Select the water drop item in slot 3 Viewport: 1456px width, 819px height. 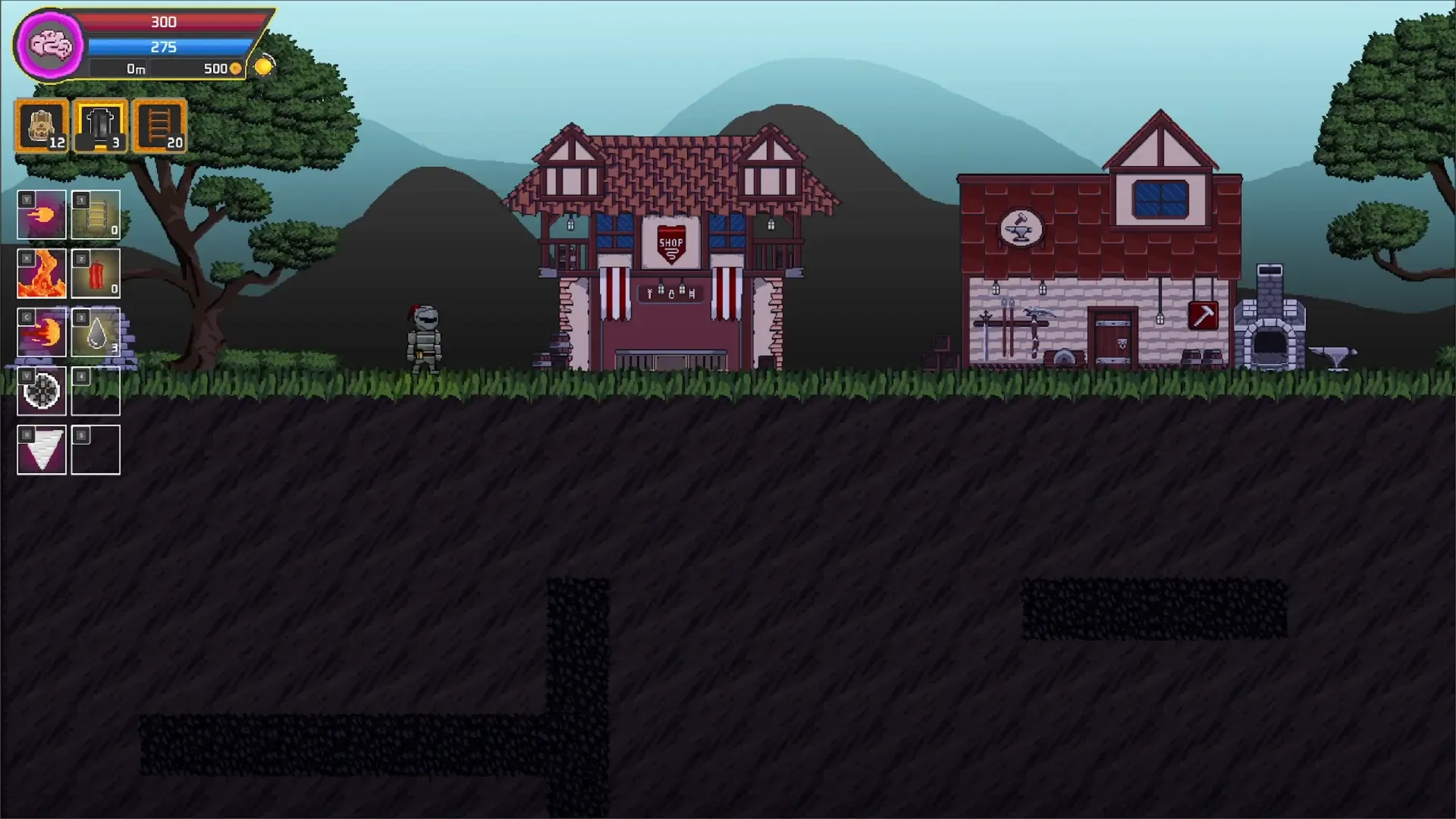pyautogui.click(x=96, y=332)
